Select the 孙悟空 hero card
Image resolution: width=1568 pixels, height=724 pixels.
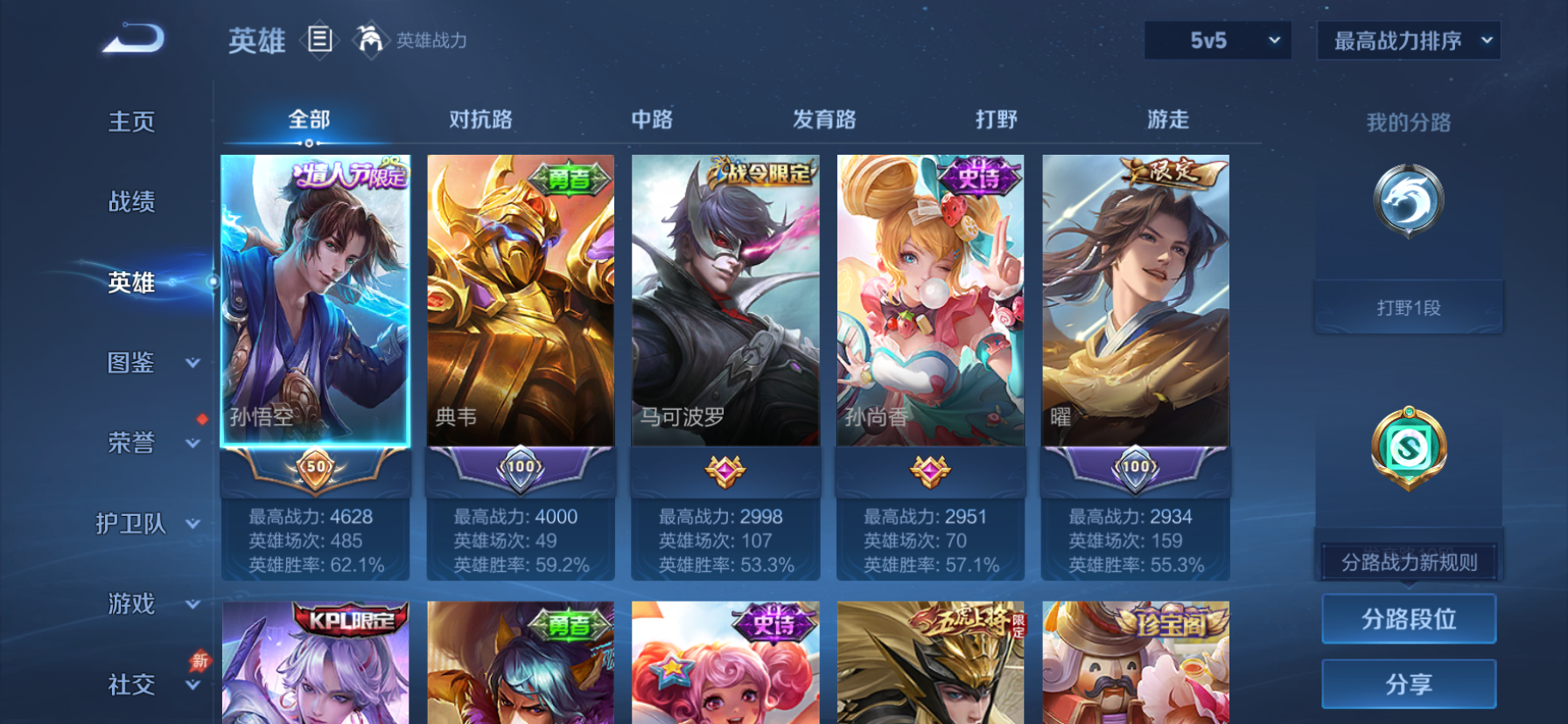pos(315,302)
